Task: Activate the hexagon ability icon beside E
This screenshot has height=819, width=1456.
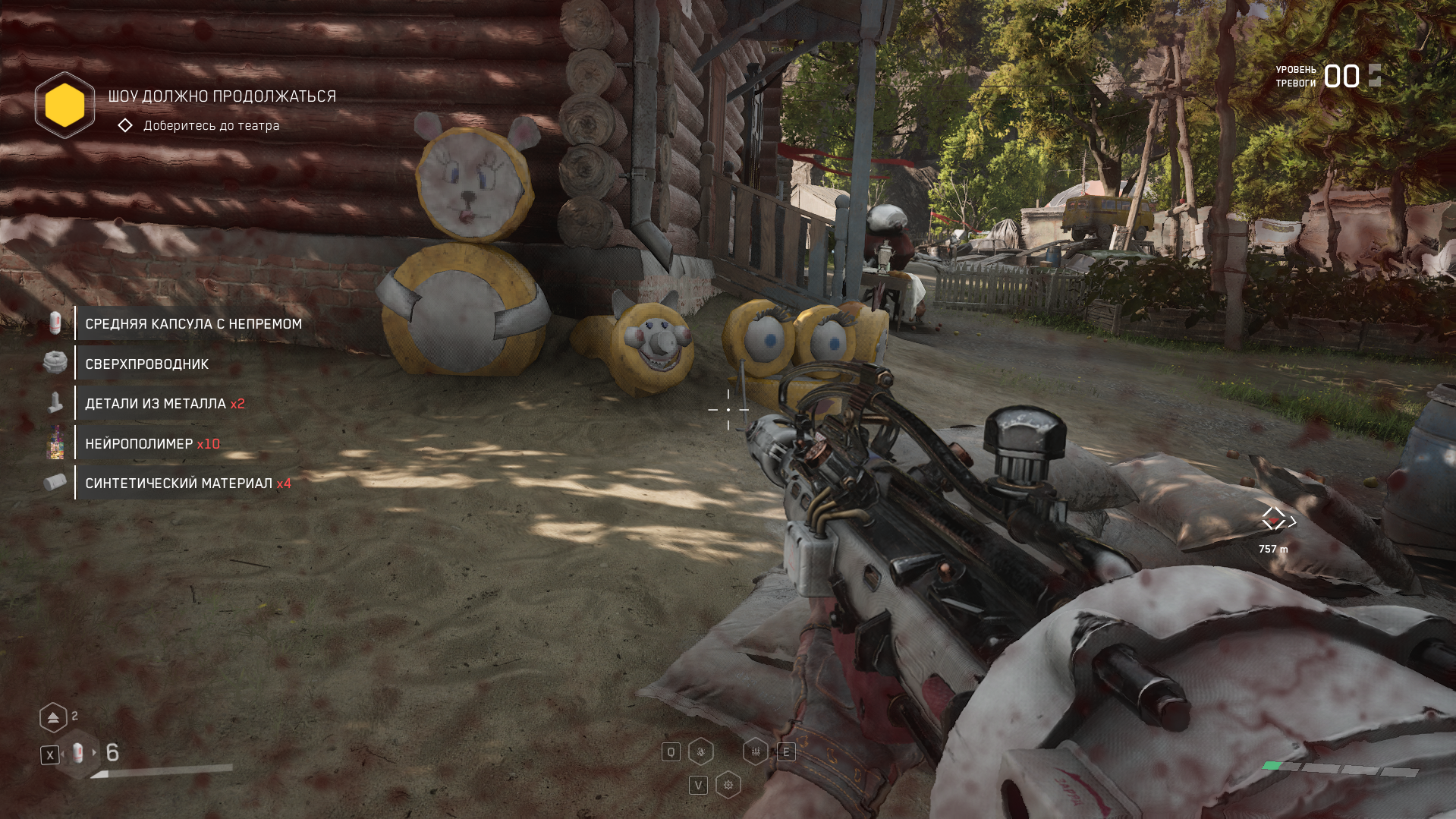Action: pyautogui.click(x=756, y=752)
